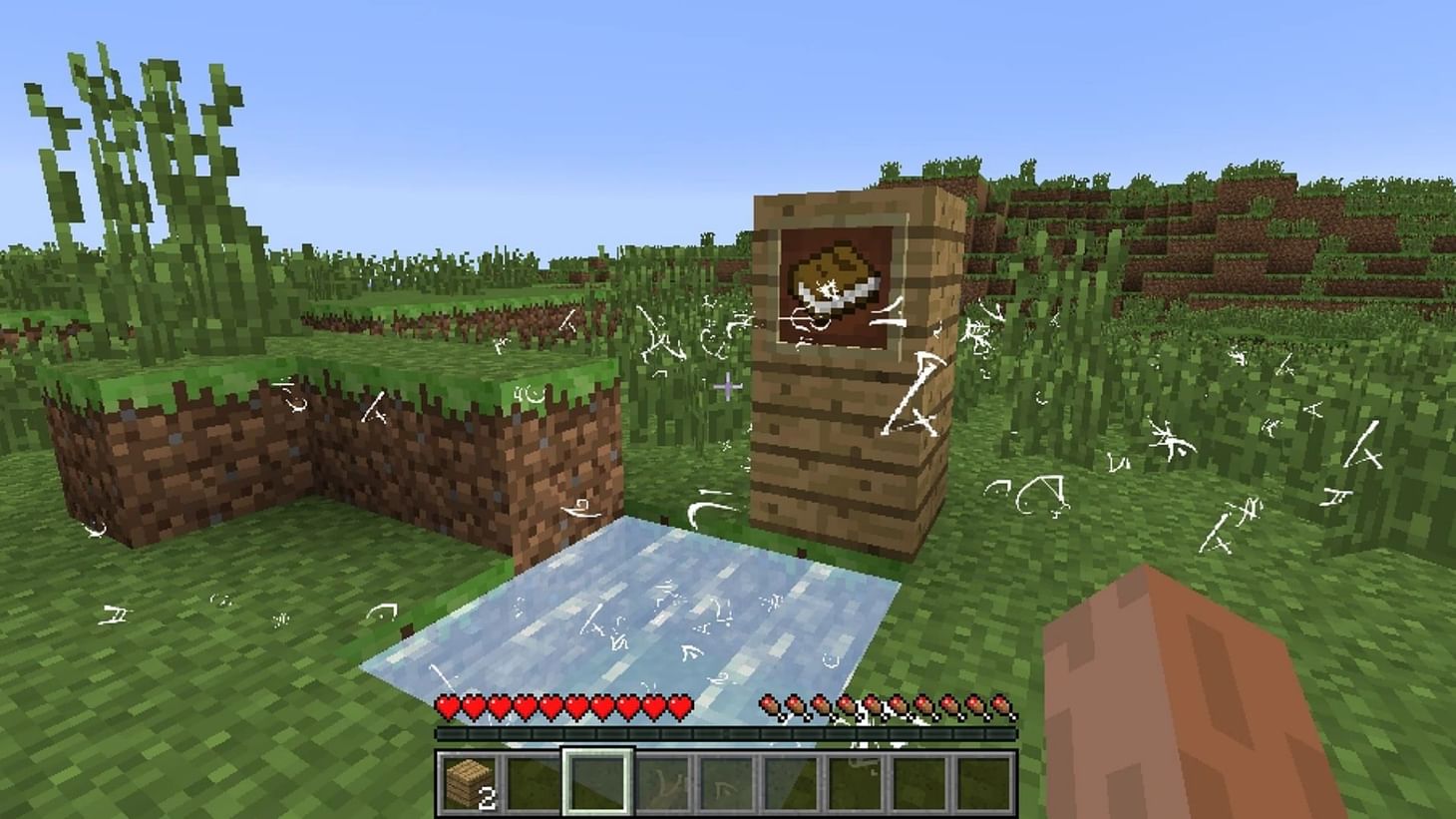Screen dimensions: 1456x819
Task: Select the empty second hotbar slot
Action: (533, 780)
